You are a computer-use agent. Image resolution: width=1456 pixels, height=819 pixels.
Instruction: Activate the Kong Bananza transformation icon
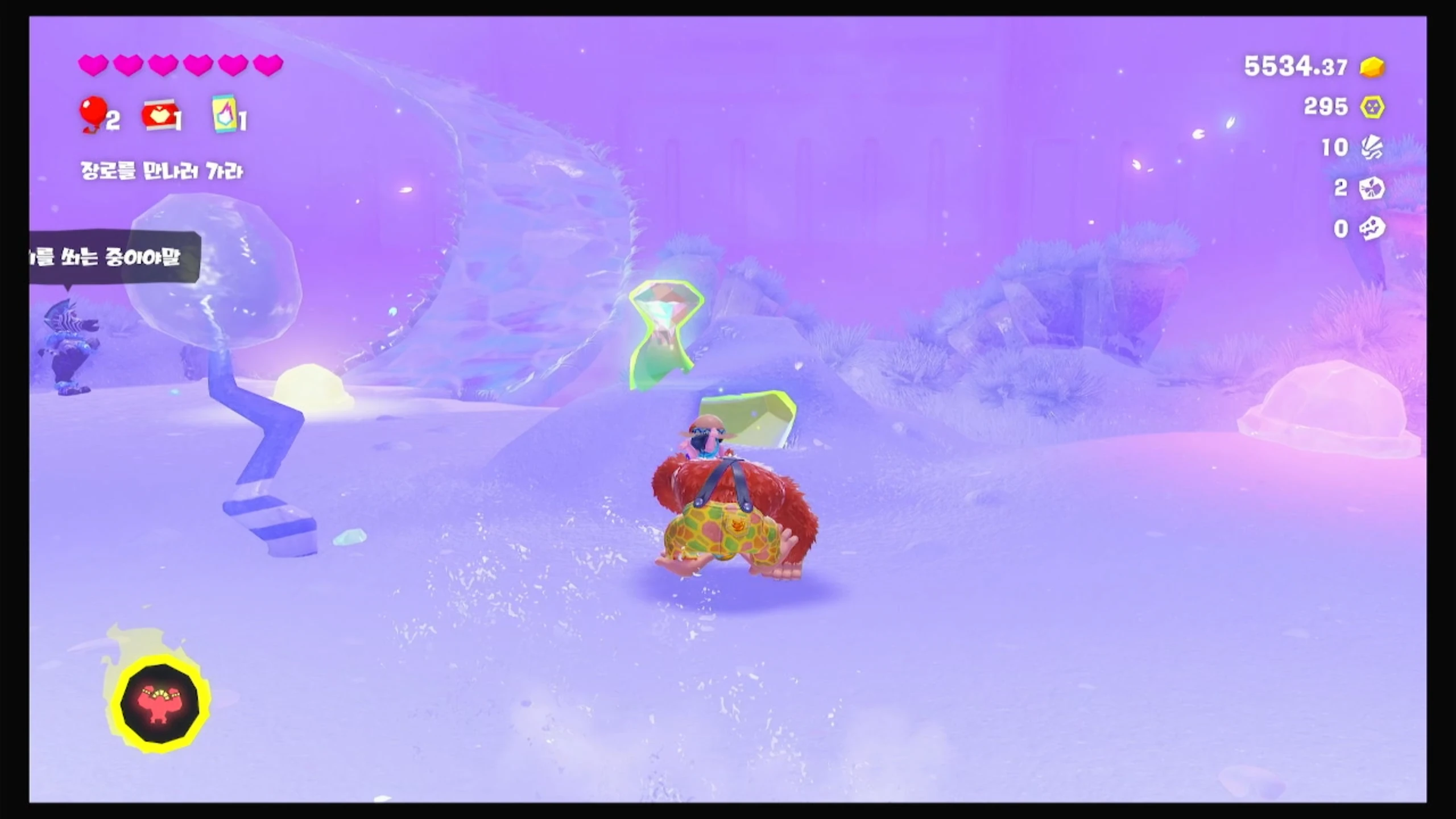point(160,703)
